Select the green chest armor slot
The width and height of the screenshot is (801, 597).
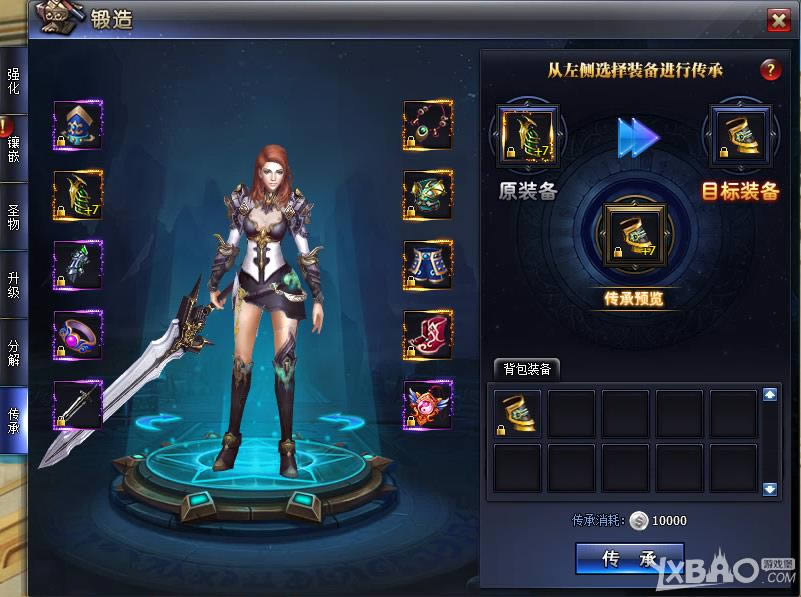[x=428, y=195]
